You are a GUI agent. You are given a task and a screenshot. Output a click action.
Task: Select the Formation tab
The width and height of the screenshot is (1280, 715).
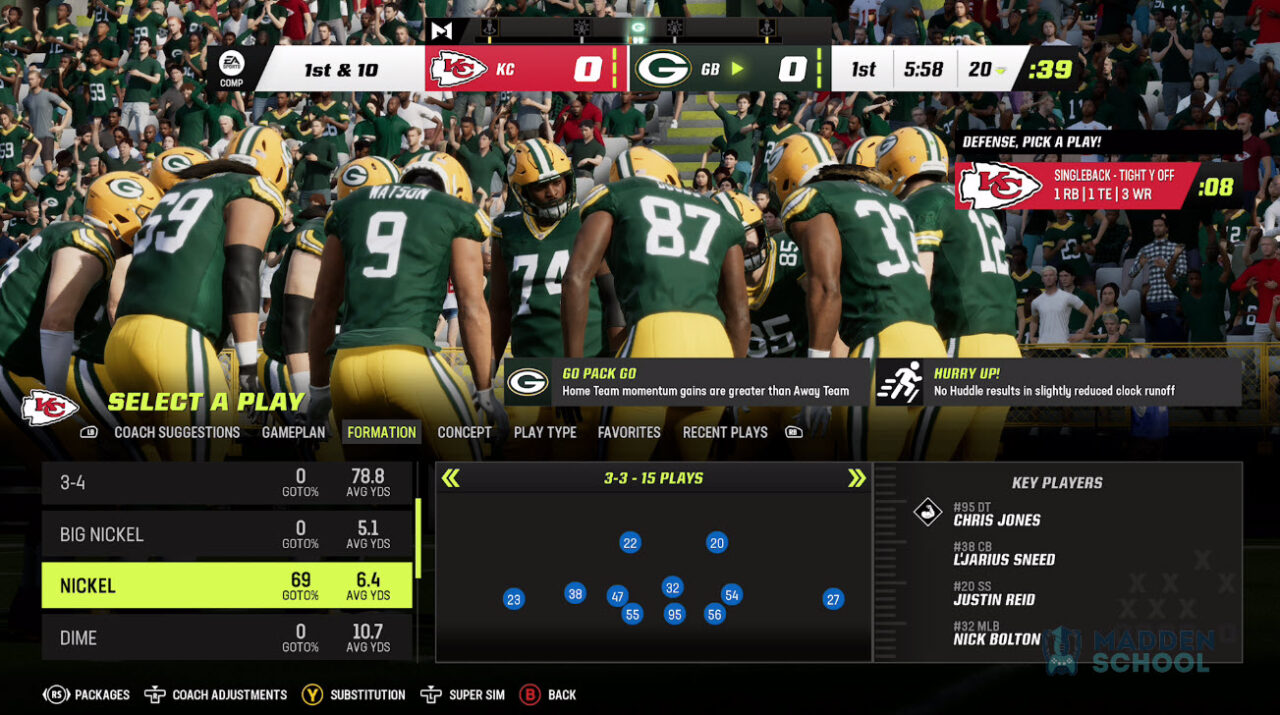click(x=381, y=432)
